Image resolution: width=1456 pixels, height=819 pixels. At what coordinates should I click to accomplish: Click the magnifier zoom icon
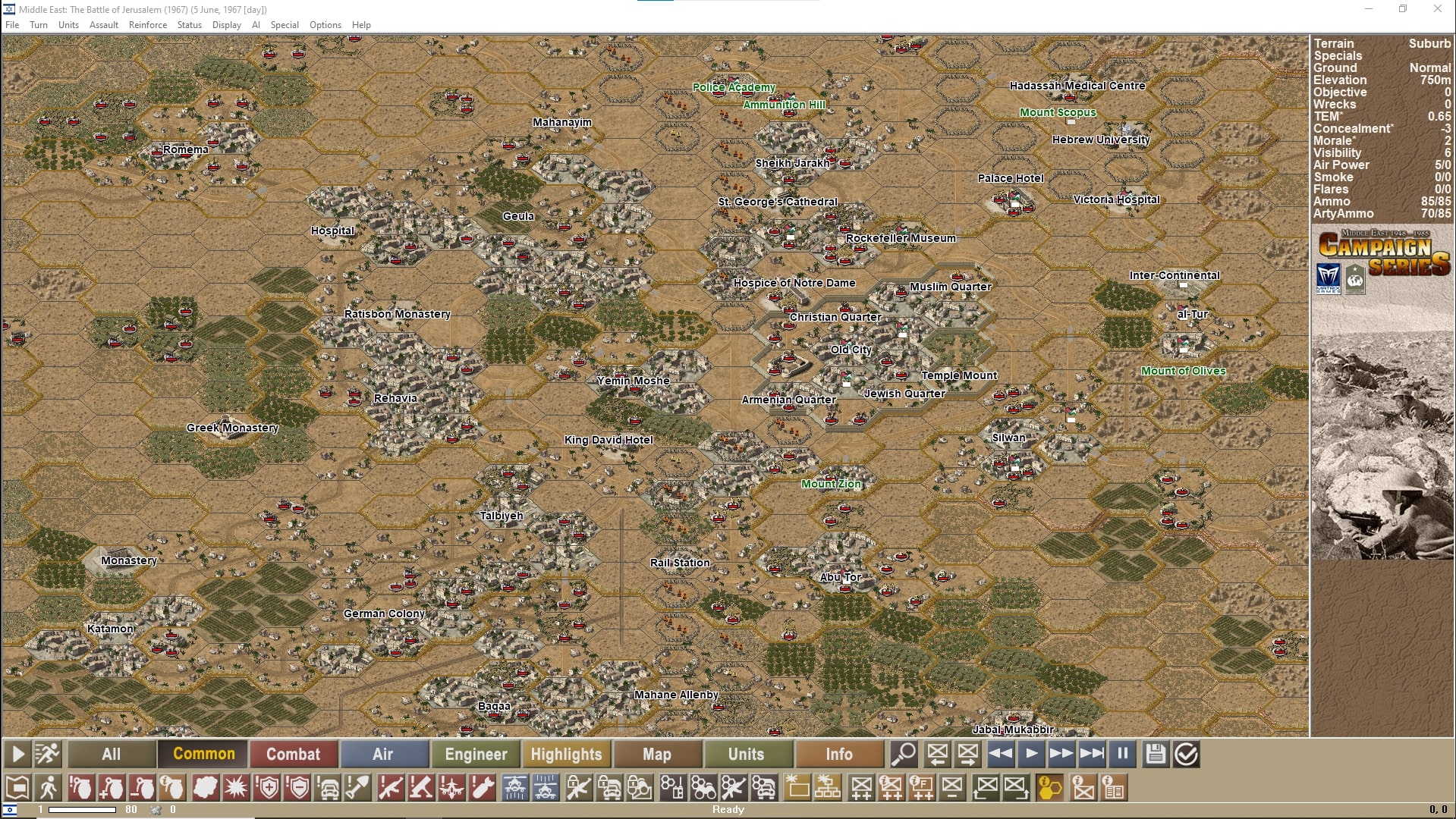(x=904, y=754)
